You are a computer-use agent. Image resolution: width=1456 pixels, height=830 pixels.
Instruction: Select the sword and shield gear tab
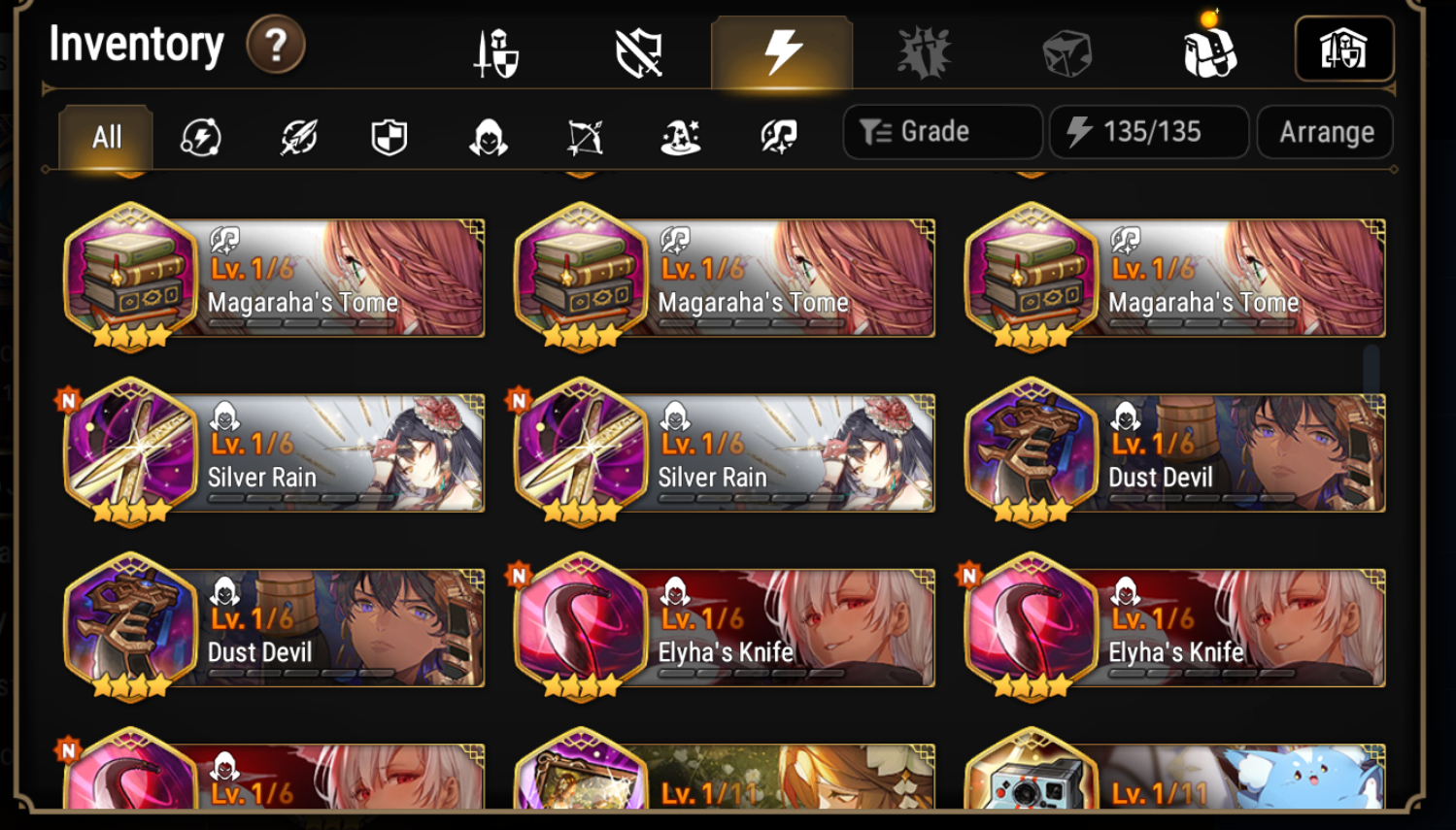click(498, 50)
